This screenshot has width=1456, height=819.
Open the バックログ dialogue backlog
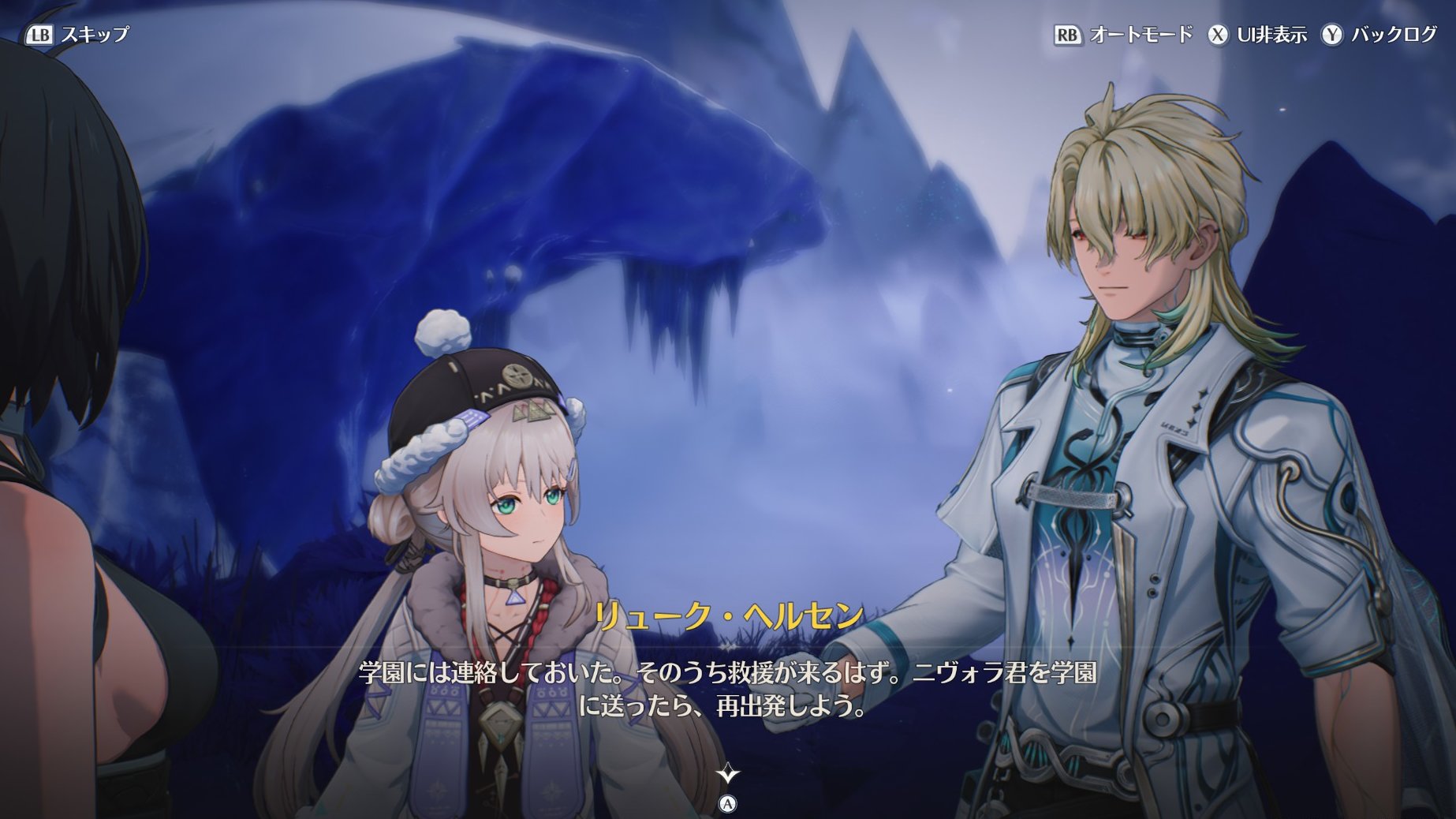1379,35
